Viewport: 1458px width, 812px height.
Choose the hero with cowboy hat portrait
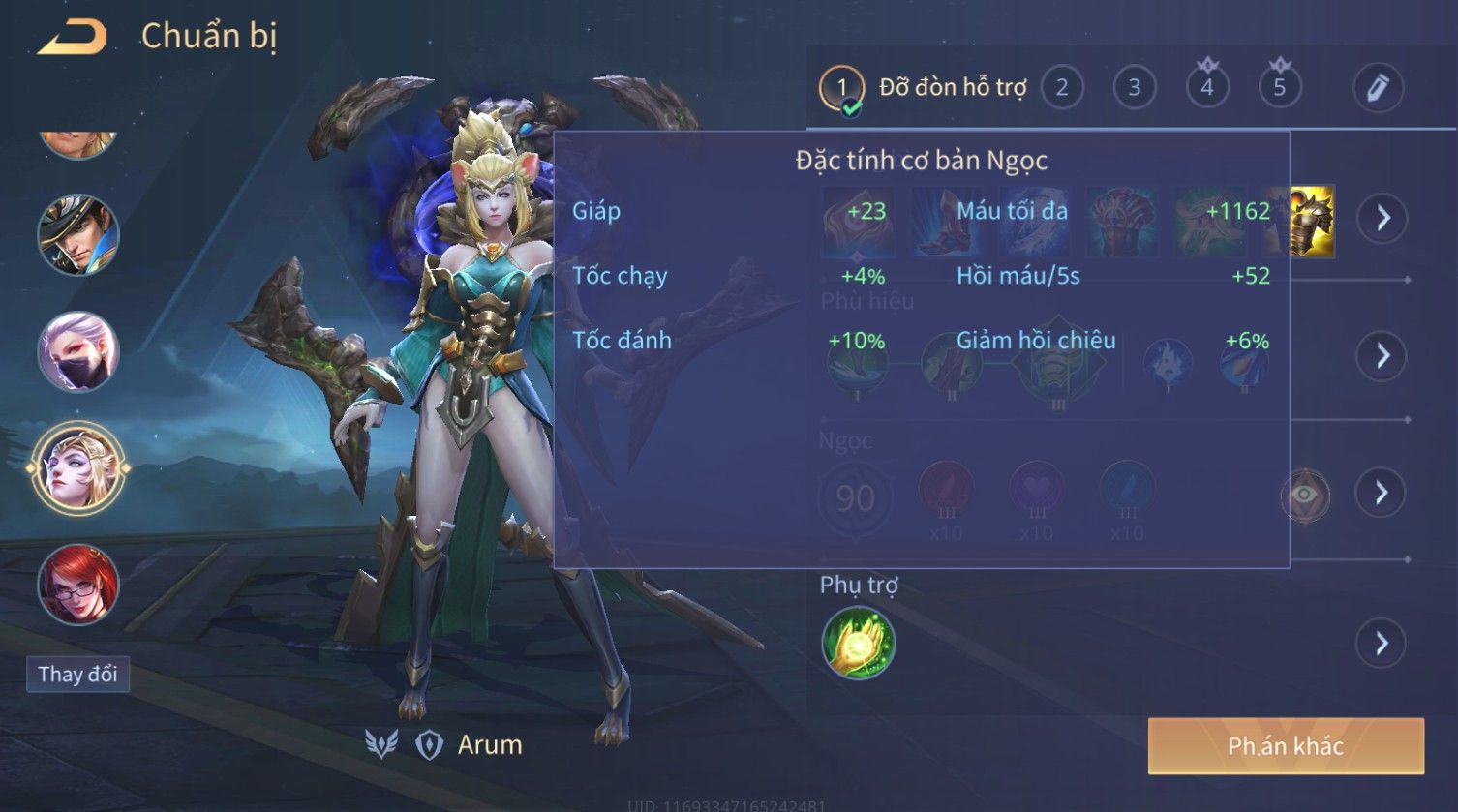click(x=78, y=235)
